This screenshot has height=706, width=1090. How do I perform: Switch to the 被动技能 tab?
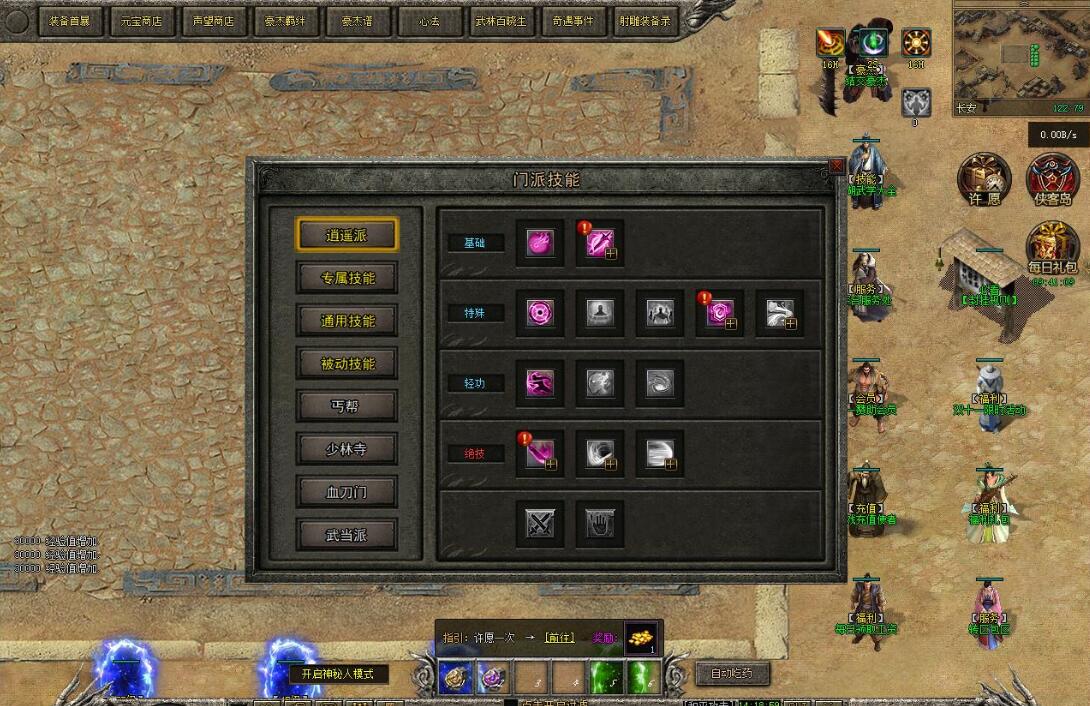[347, 364]
